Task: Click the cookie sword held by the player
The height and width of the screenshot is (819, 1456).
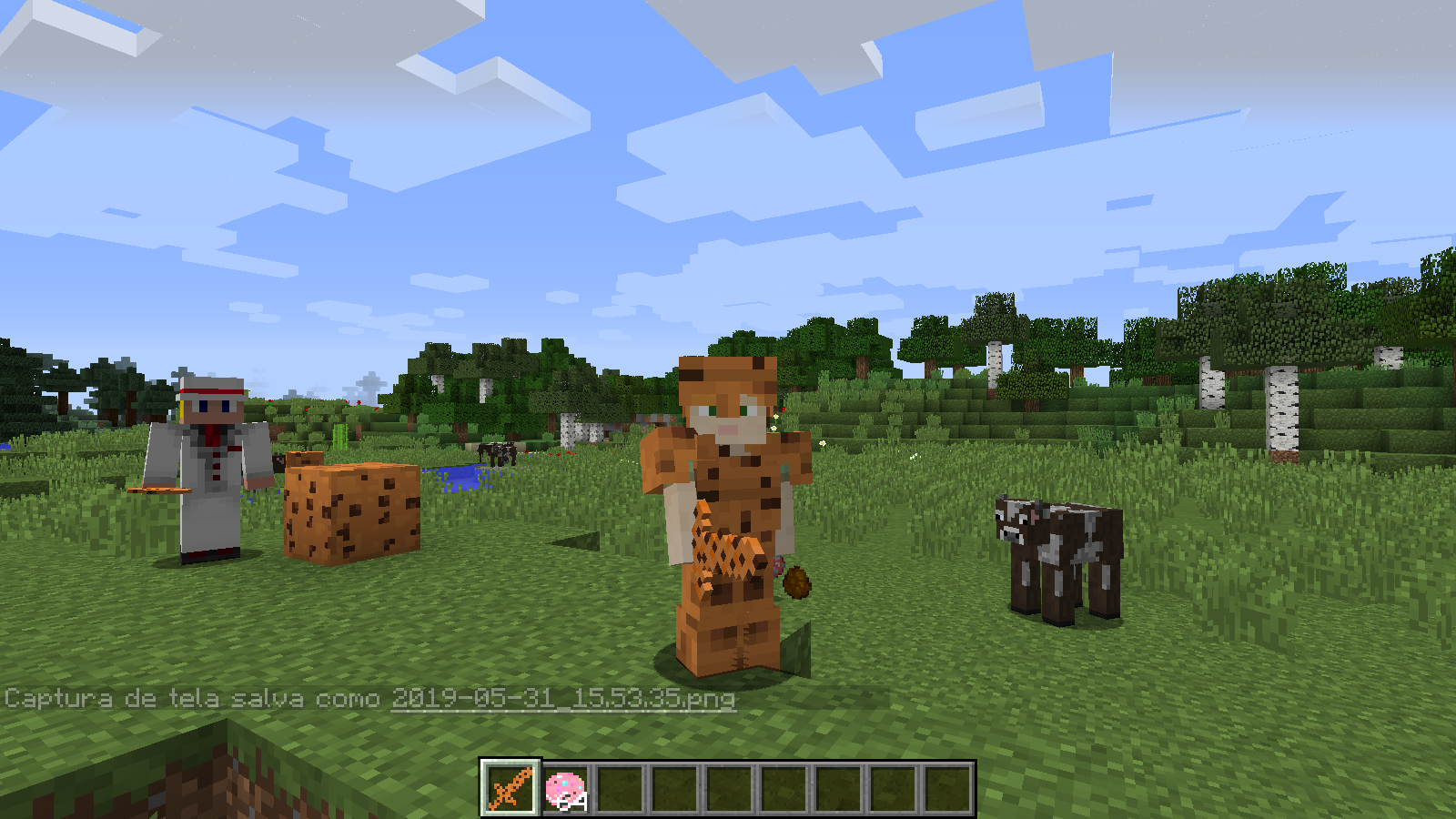Action: pos(723,546)
